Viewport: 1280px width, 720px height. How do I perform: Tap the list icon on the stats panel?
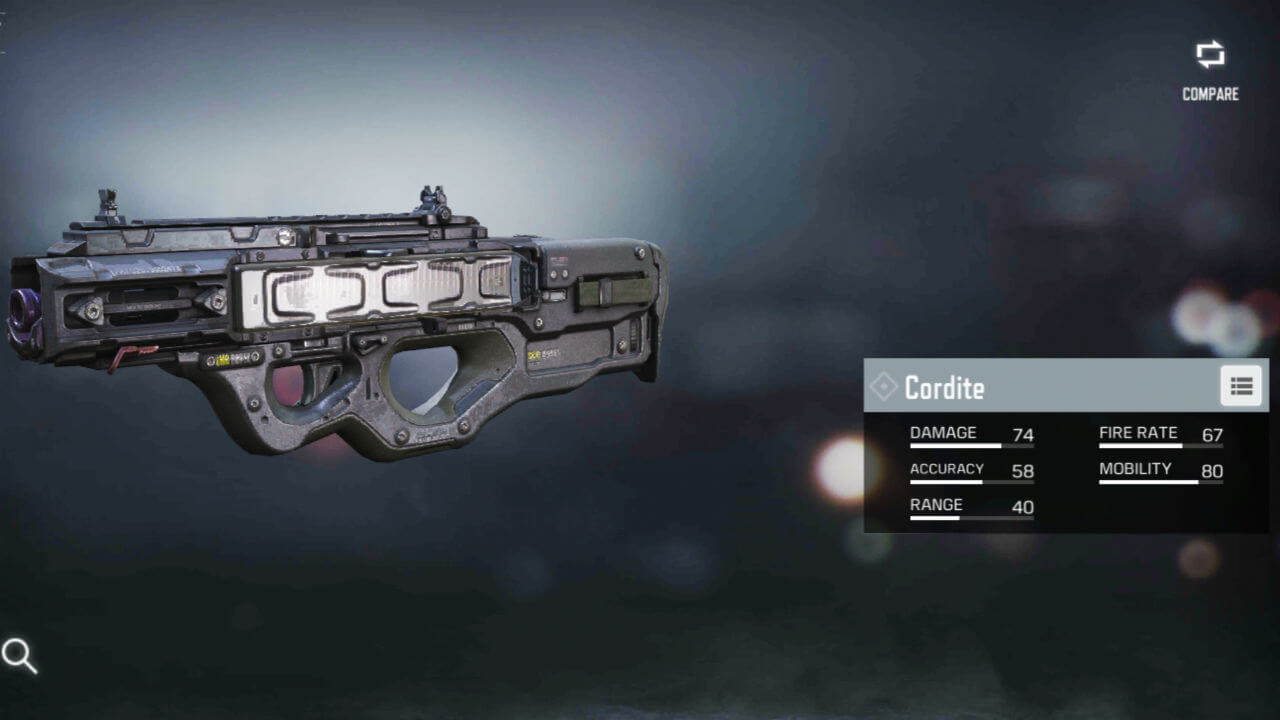(1241, 386)
